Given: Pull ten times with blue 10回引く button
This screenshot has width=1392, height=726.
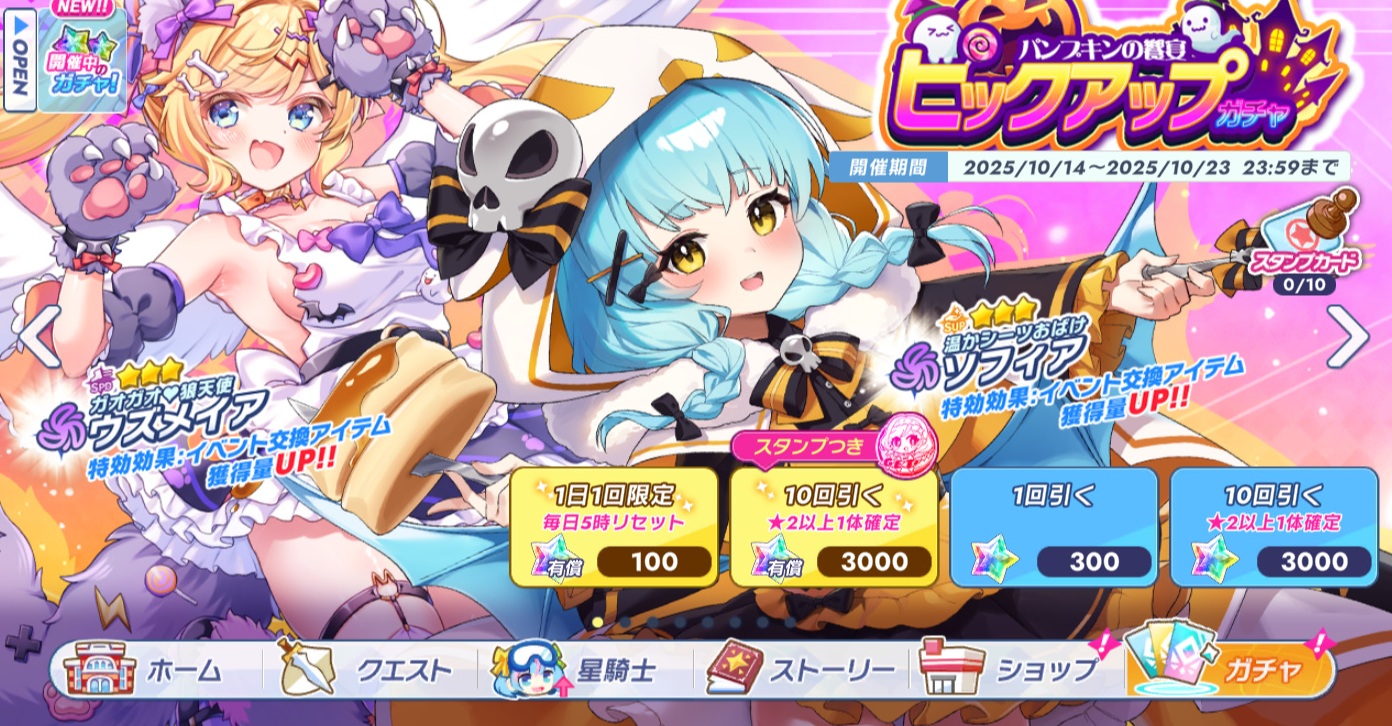Looking at the screenshot, I should [1274, 527].
